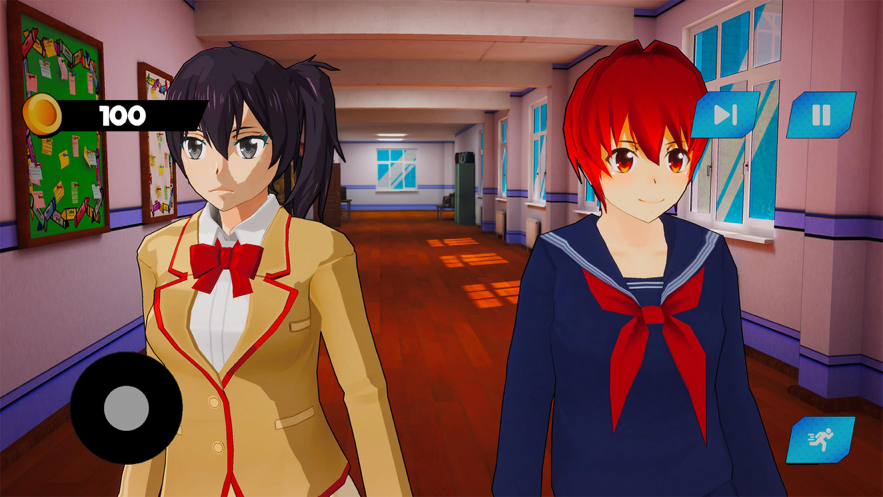Pause the game with the pause button
Screen dimensions: 883x497
821,115
